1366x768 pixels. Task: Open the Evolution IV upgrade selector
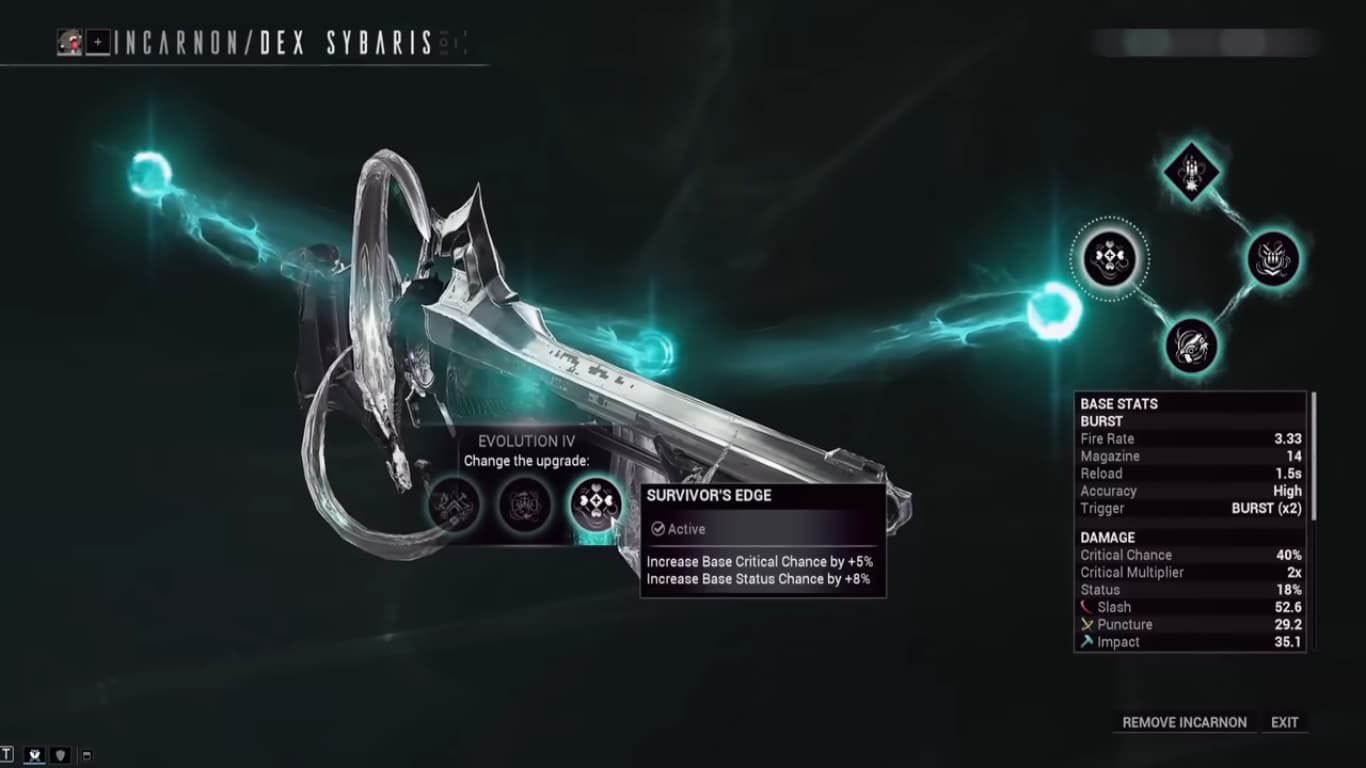(x=528, y=441)
